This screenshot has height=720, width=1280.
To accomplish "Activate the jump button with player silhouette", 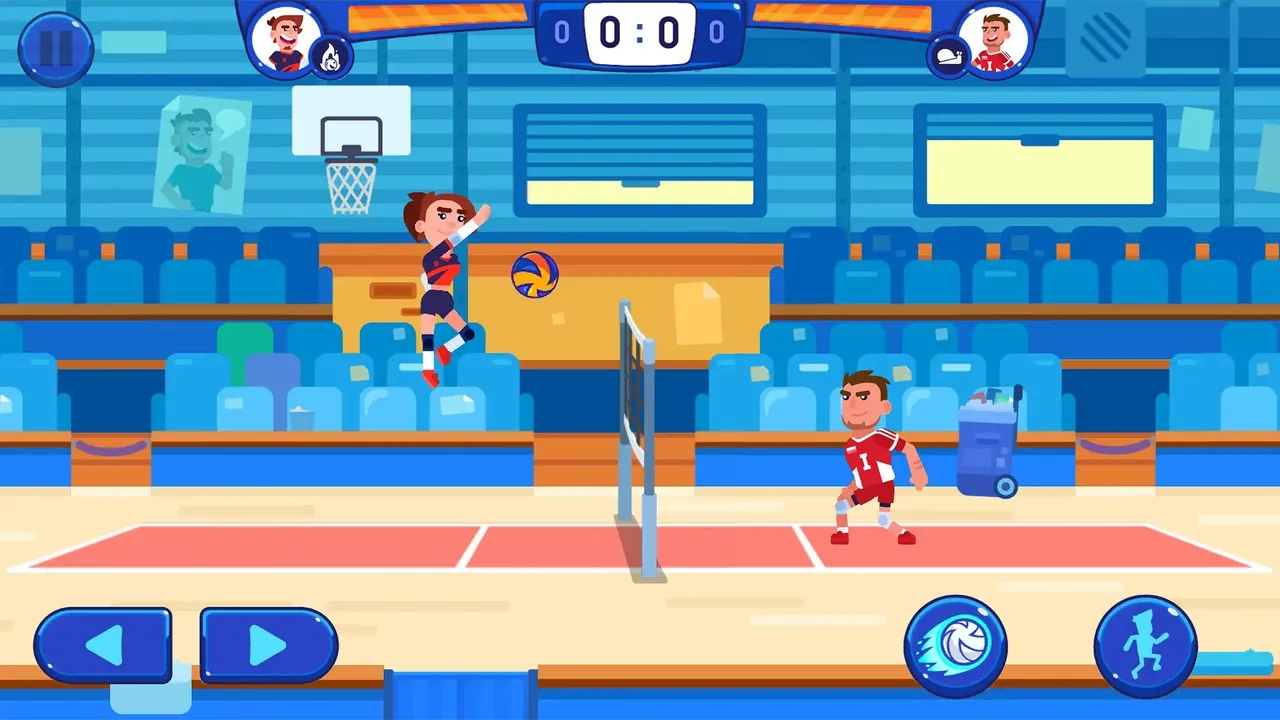I will 1145,646.
